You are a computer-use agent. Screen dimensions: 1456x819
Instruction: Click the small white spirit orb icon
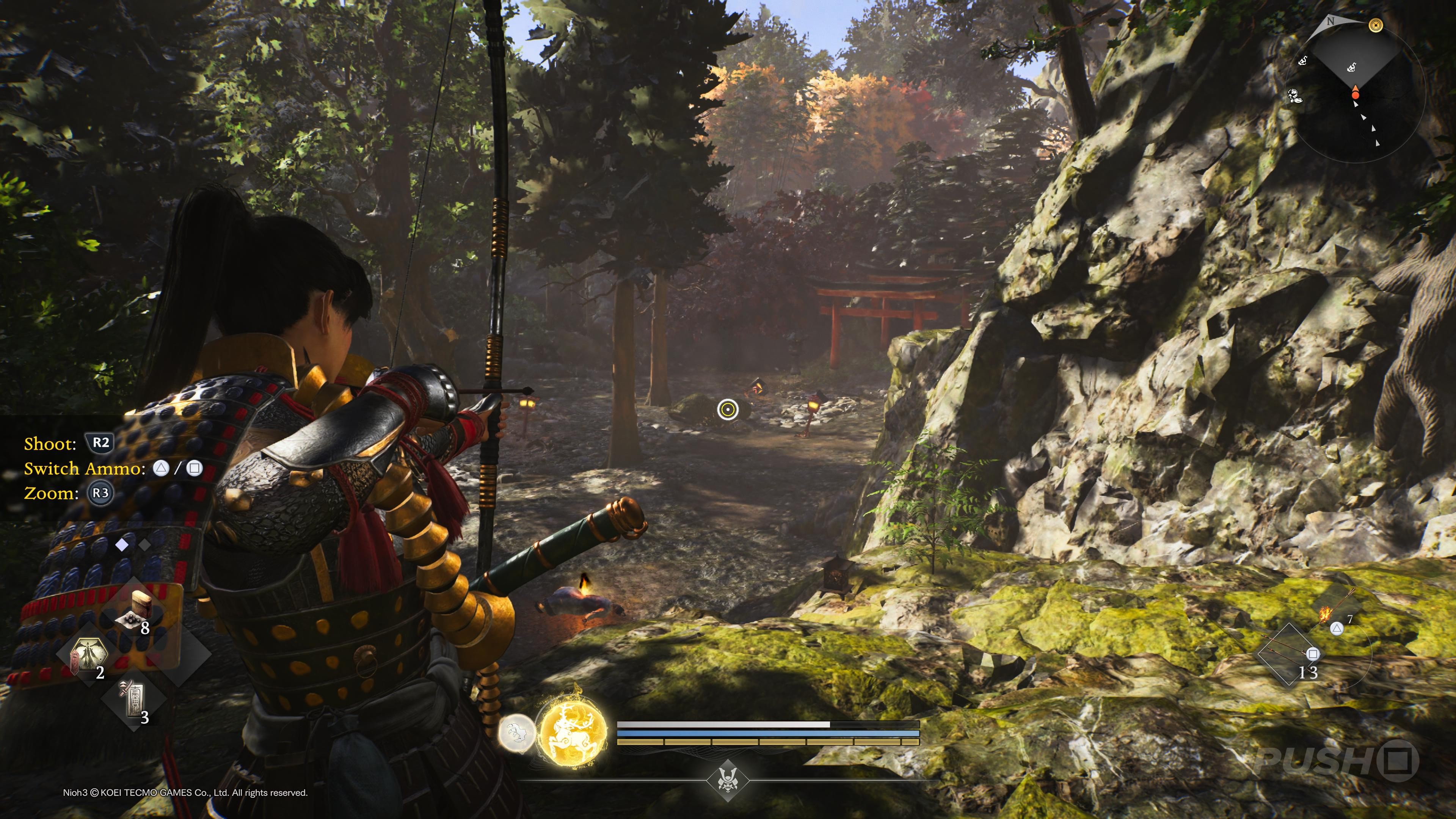(517, 733)
